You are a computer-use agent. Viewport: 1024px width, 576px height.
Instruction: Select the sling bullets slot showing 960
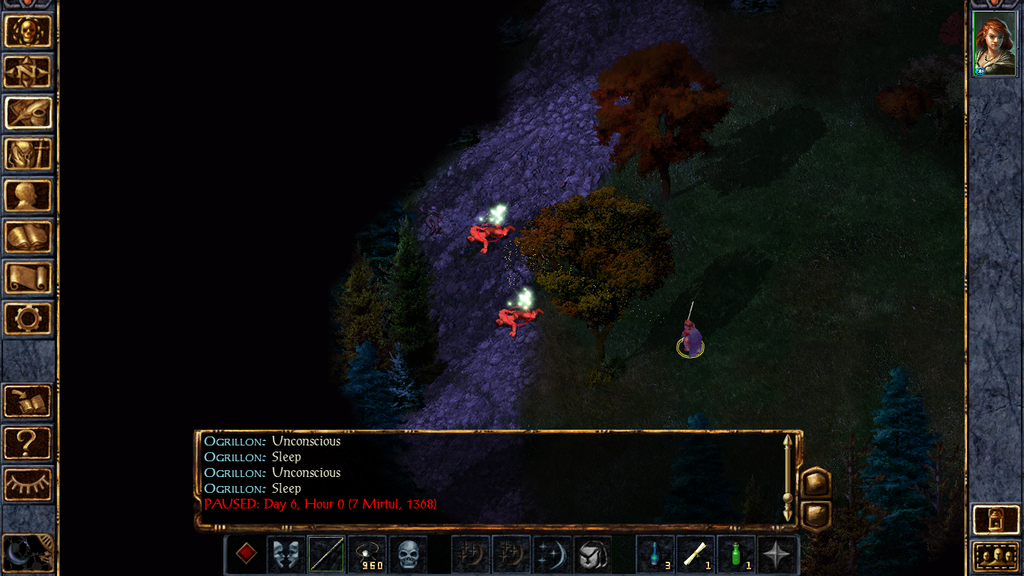click(x=367, y=553)
